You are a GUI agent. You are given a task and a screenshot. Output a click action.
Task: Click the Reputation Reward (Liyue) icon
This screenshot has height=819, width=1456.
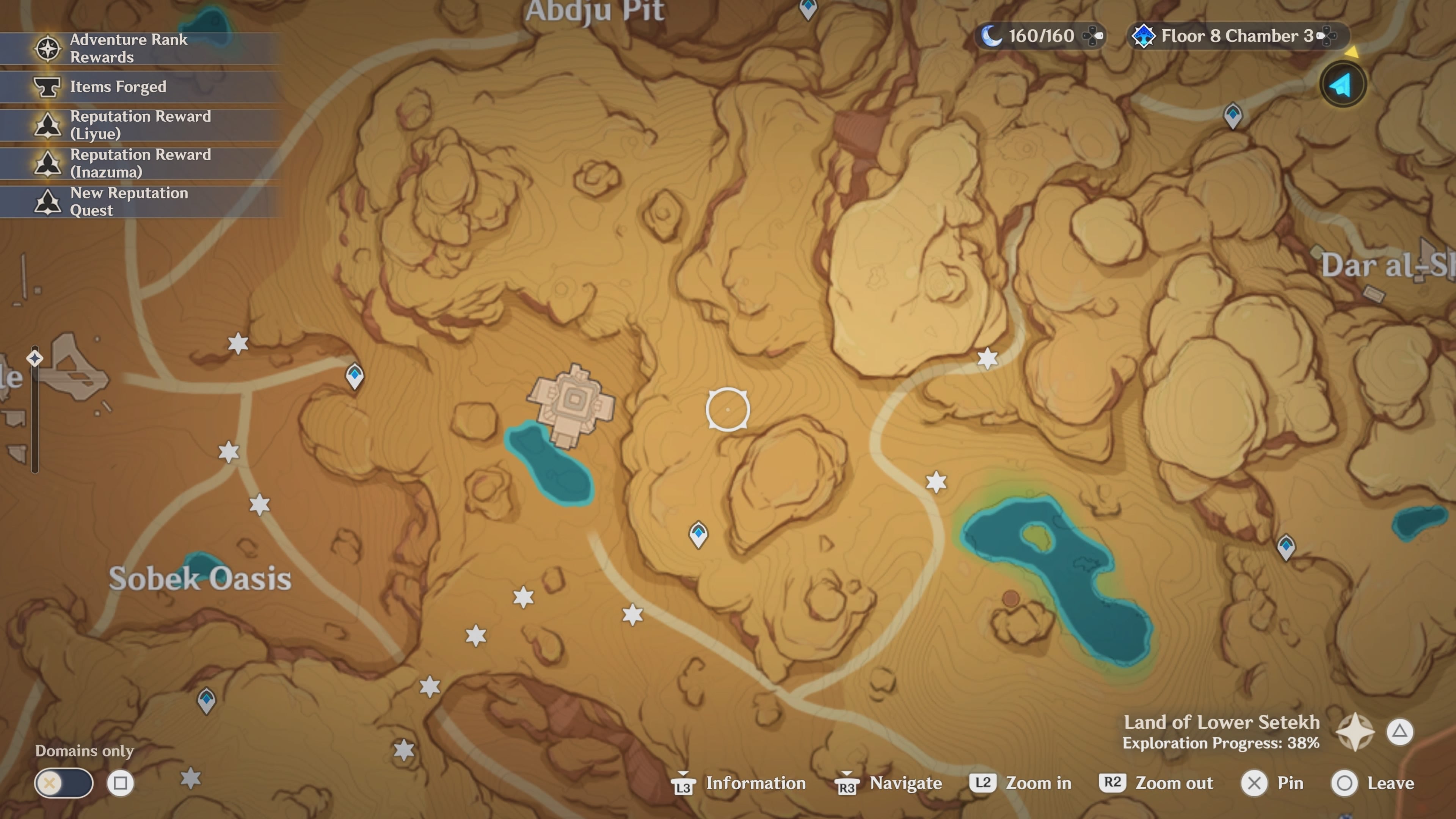48,124
